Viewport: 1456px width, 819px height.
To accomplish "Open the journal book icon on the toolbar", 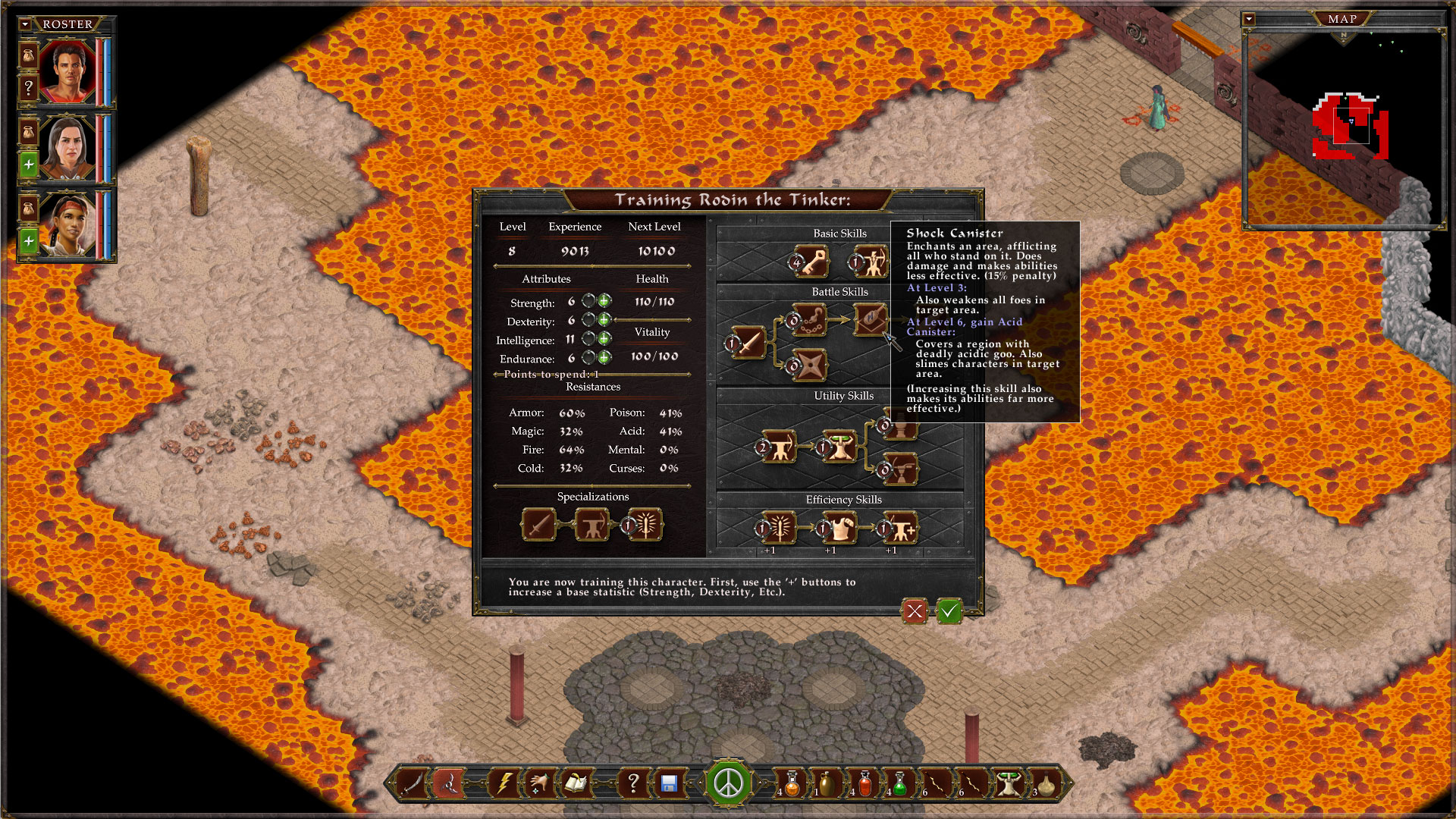I will [575, 784].
